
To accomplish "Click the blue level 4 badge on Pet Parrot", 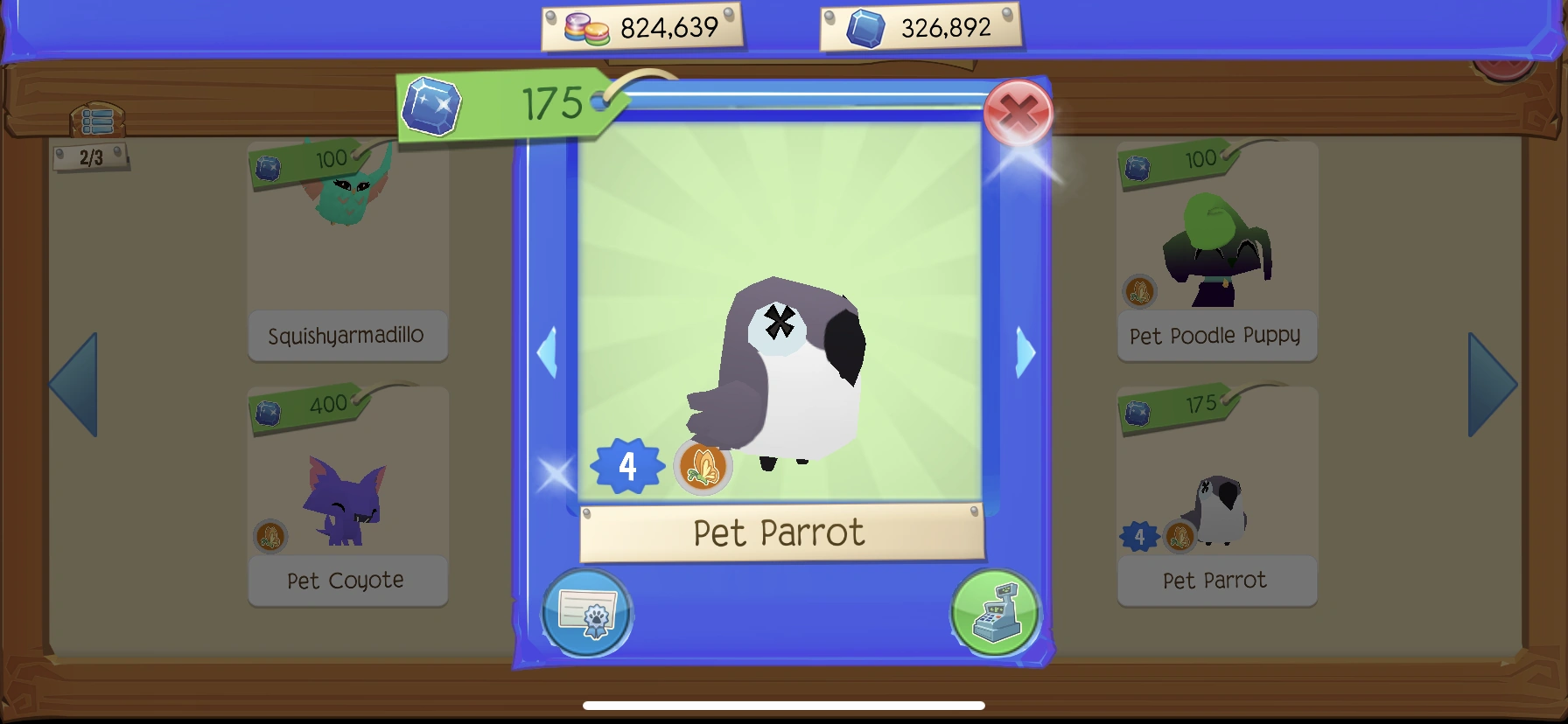I will pyautogui.click(x=627, y=467).
